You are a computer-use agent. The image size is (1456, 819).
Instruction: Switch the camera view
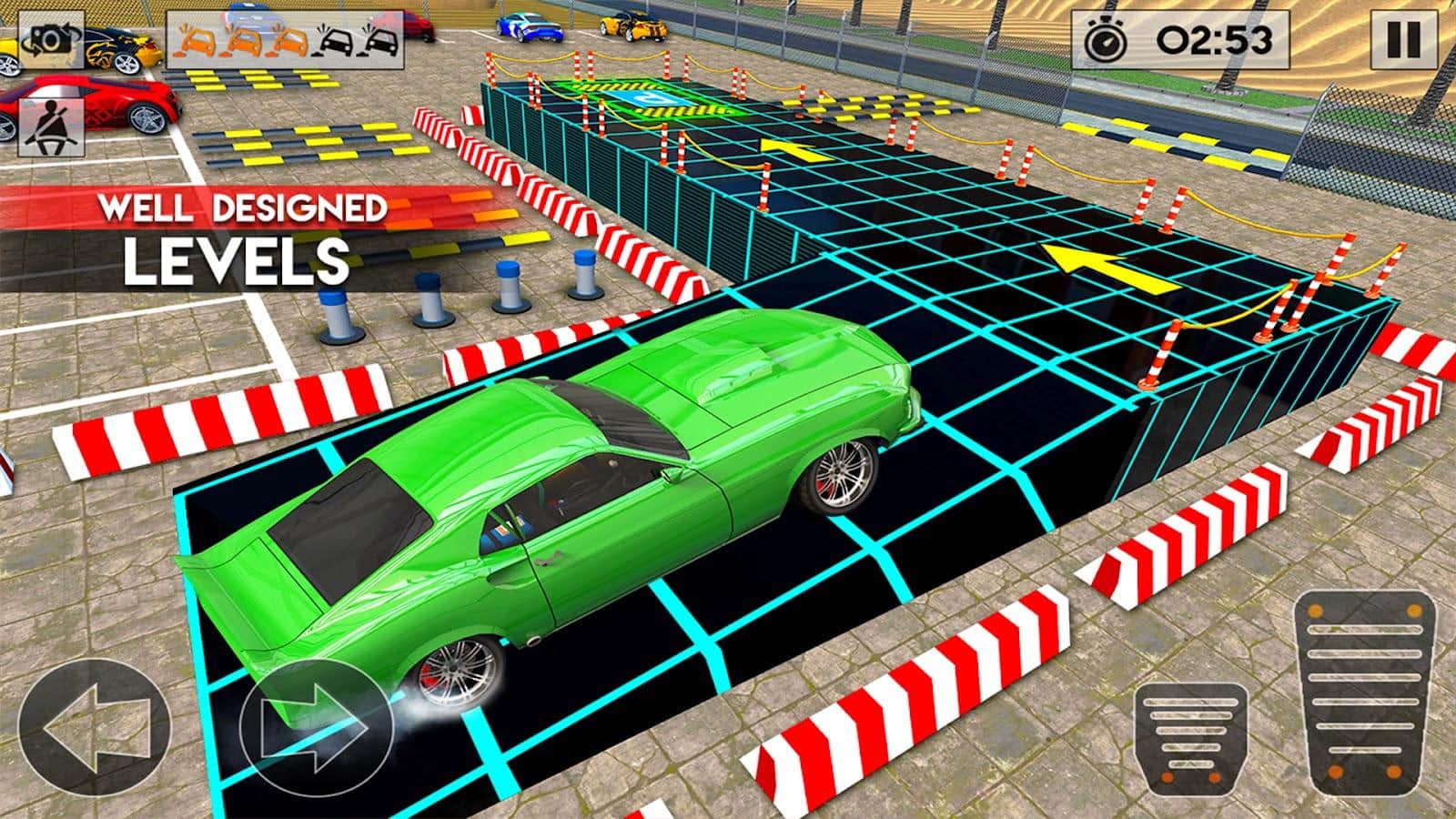(51, 40)
